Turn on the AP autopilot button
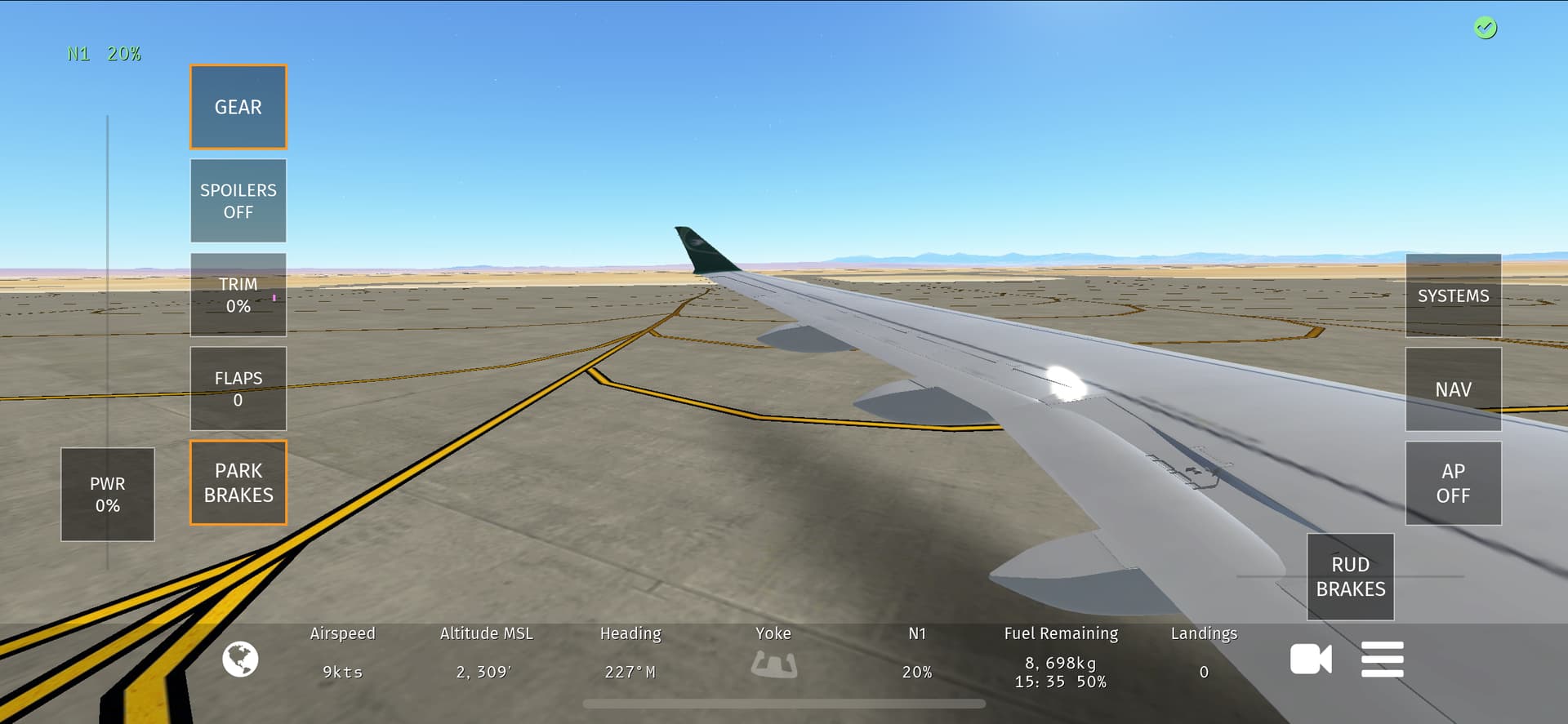 click(x=1453, y=483)
